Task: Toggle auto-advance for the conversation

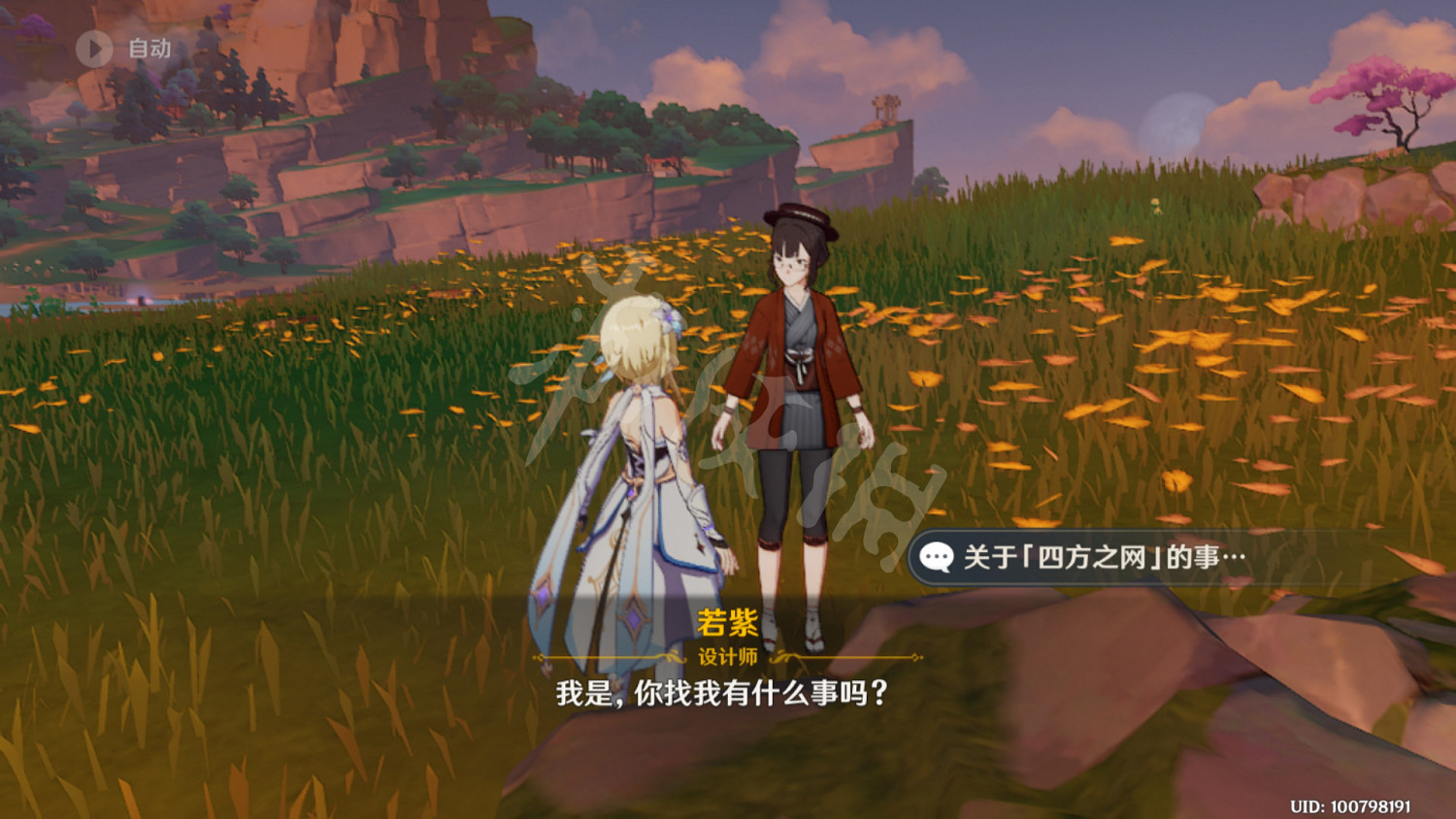Action: pos(126,48)
